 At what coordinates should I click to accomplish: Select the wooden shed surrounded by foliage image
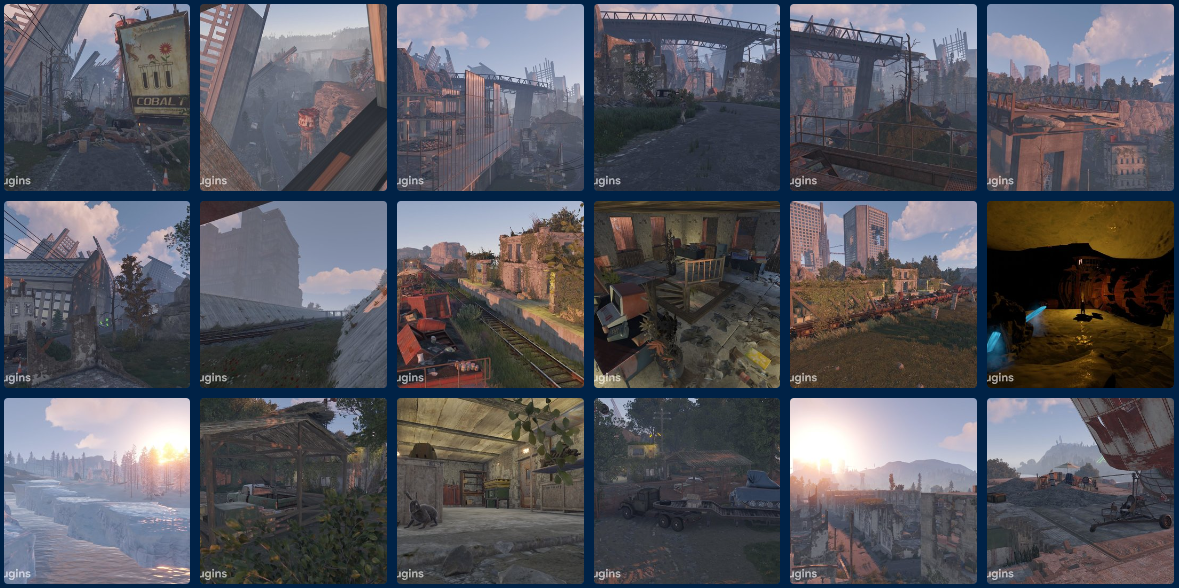coord(293,491)
